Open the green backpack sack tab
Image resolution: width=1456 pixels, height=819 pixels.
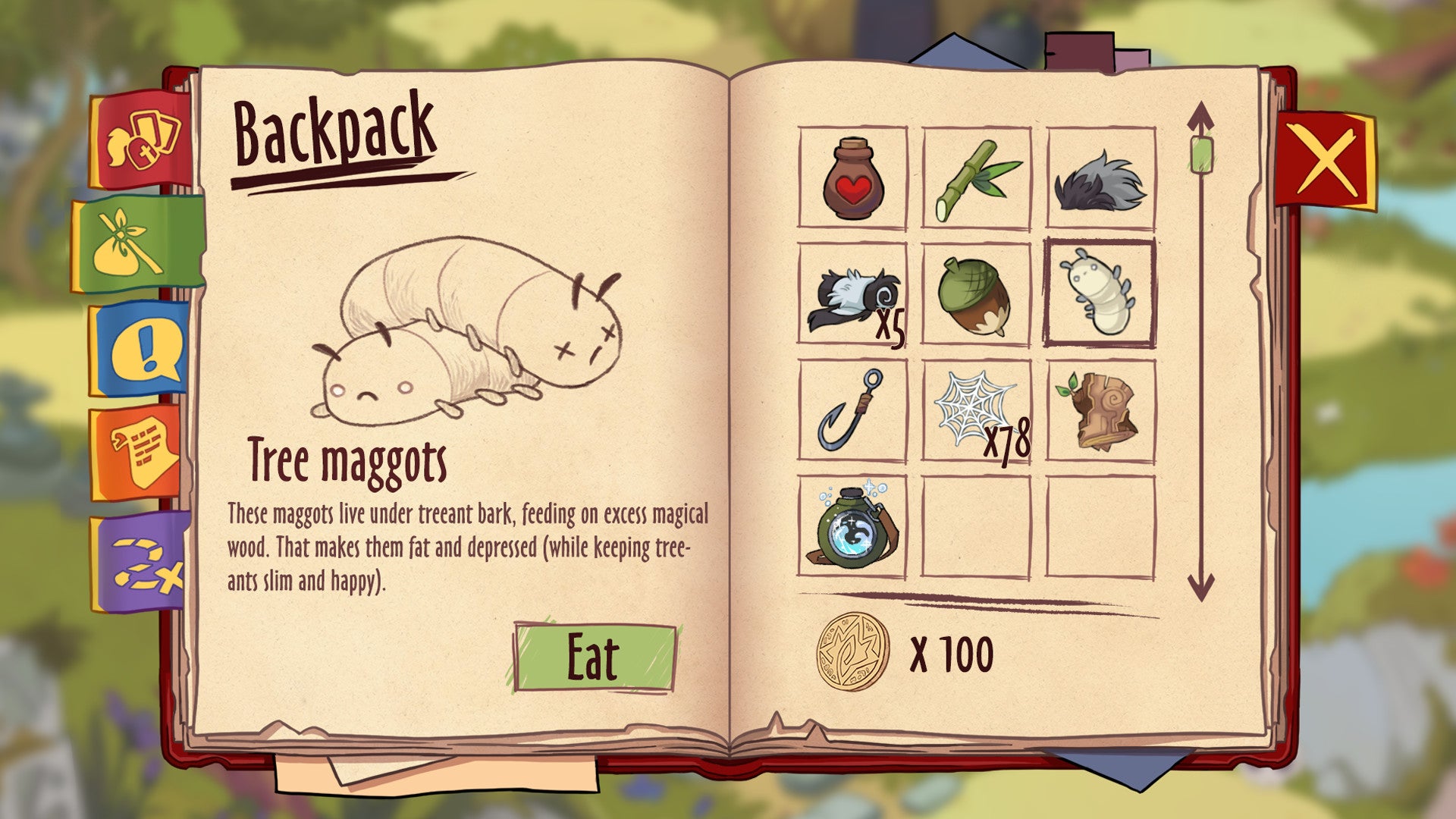[136, 244]
